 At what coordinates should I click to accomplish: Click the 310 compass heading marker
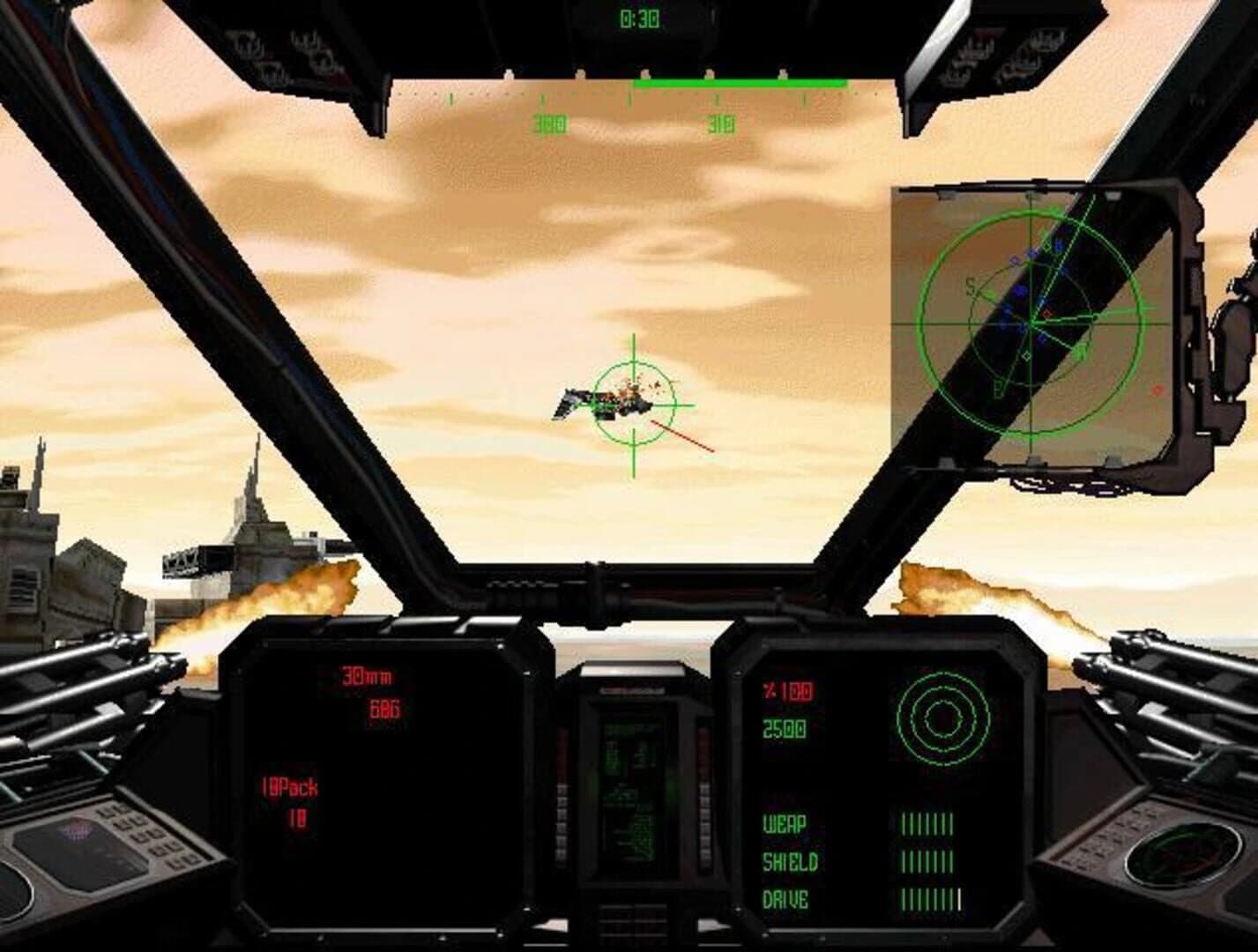tap(720, 122)
